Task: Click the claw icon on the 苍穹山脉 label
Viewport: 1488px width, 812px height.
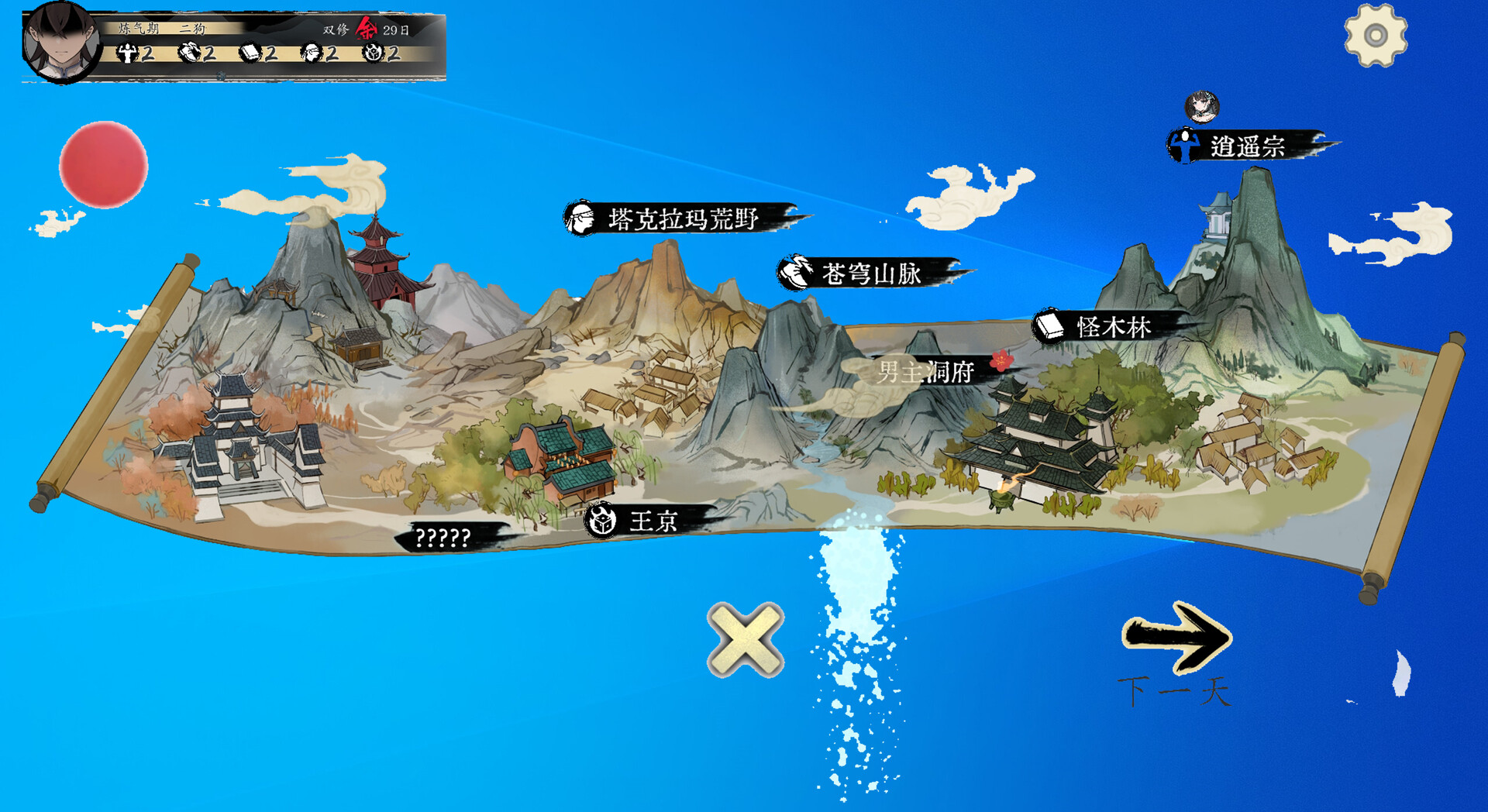Action: click(x=795, y=271)
